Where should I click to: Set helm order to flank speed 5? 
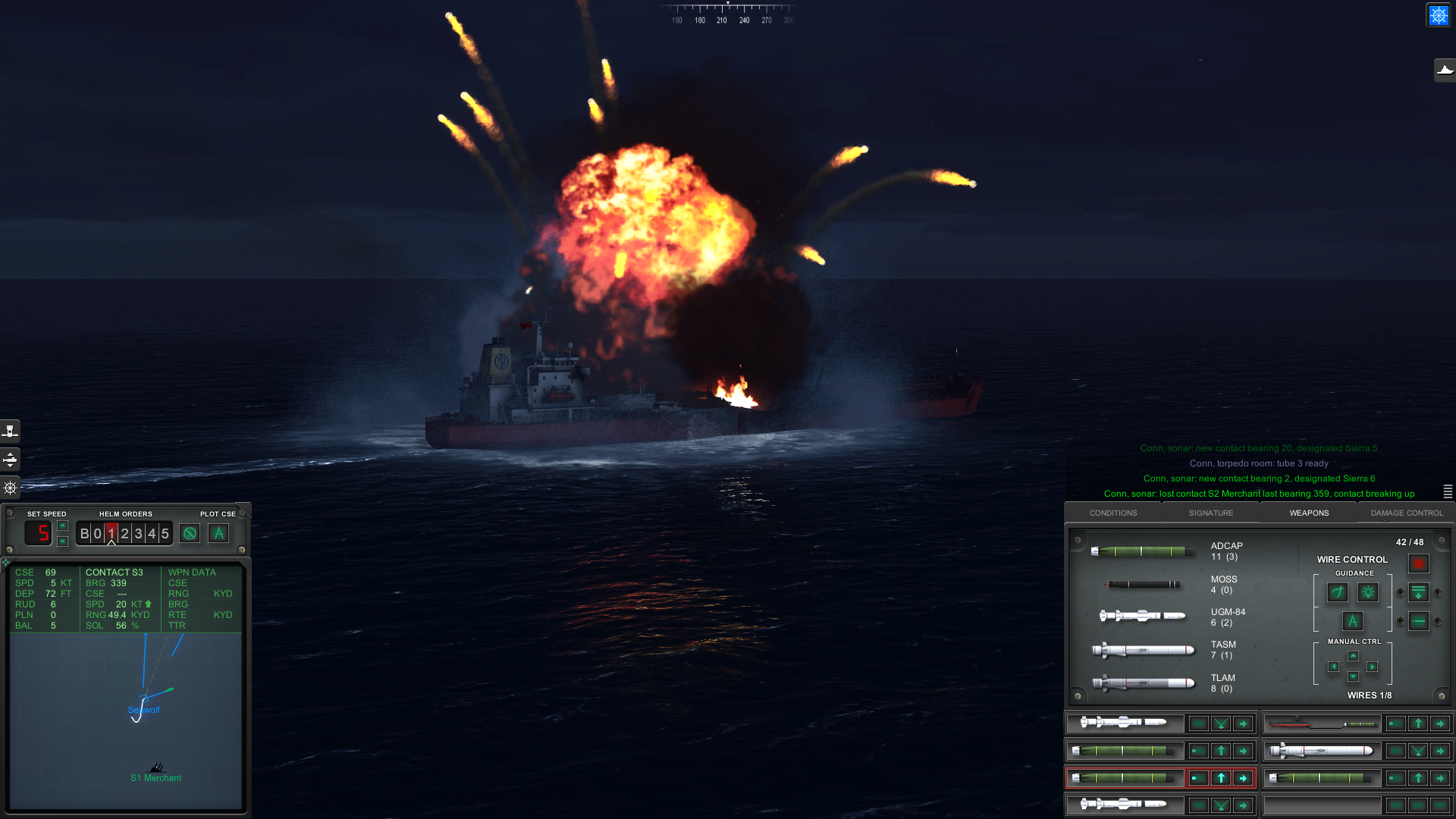(165, 534)
